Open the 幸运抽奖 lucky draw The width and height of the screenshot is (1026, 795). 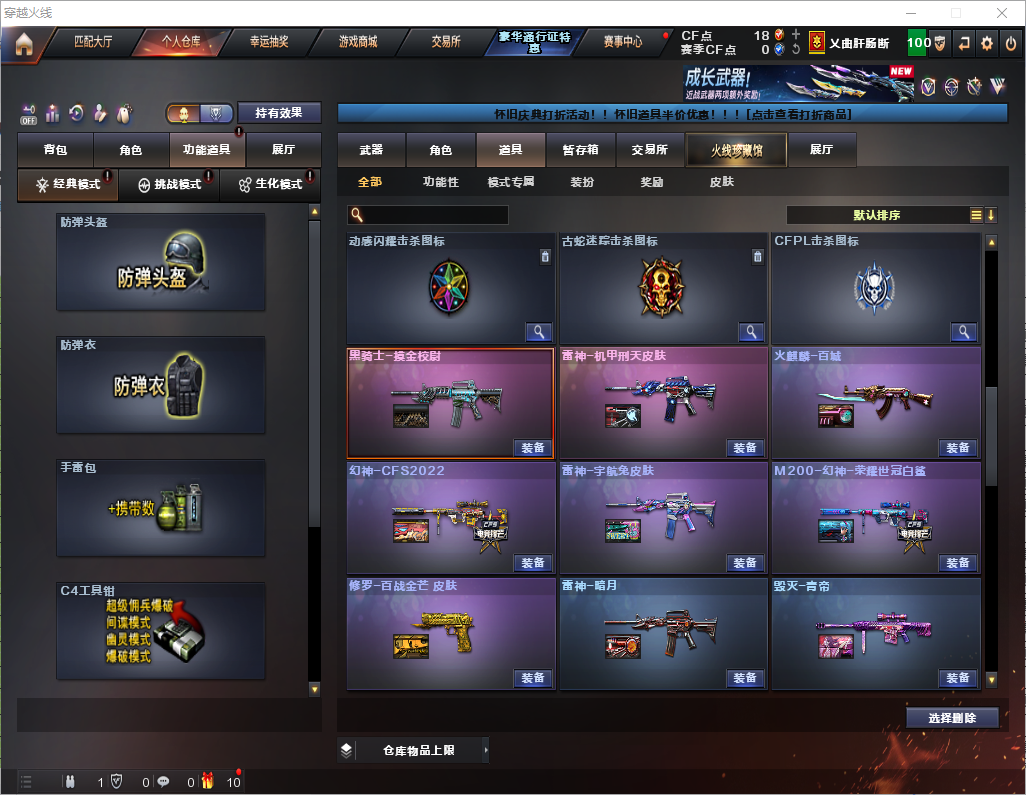pyautogui.click(x=269, y=42)
